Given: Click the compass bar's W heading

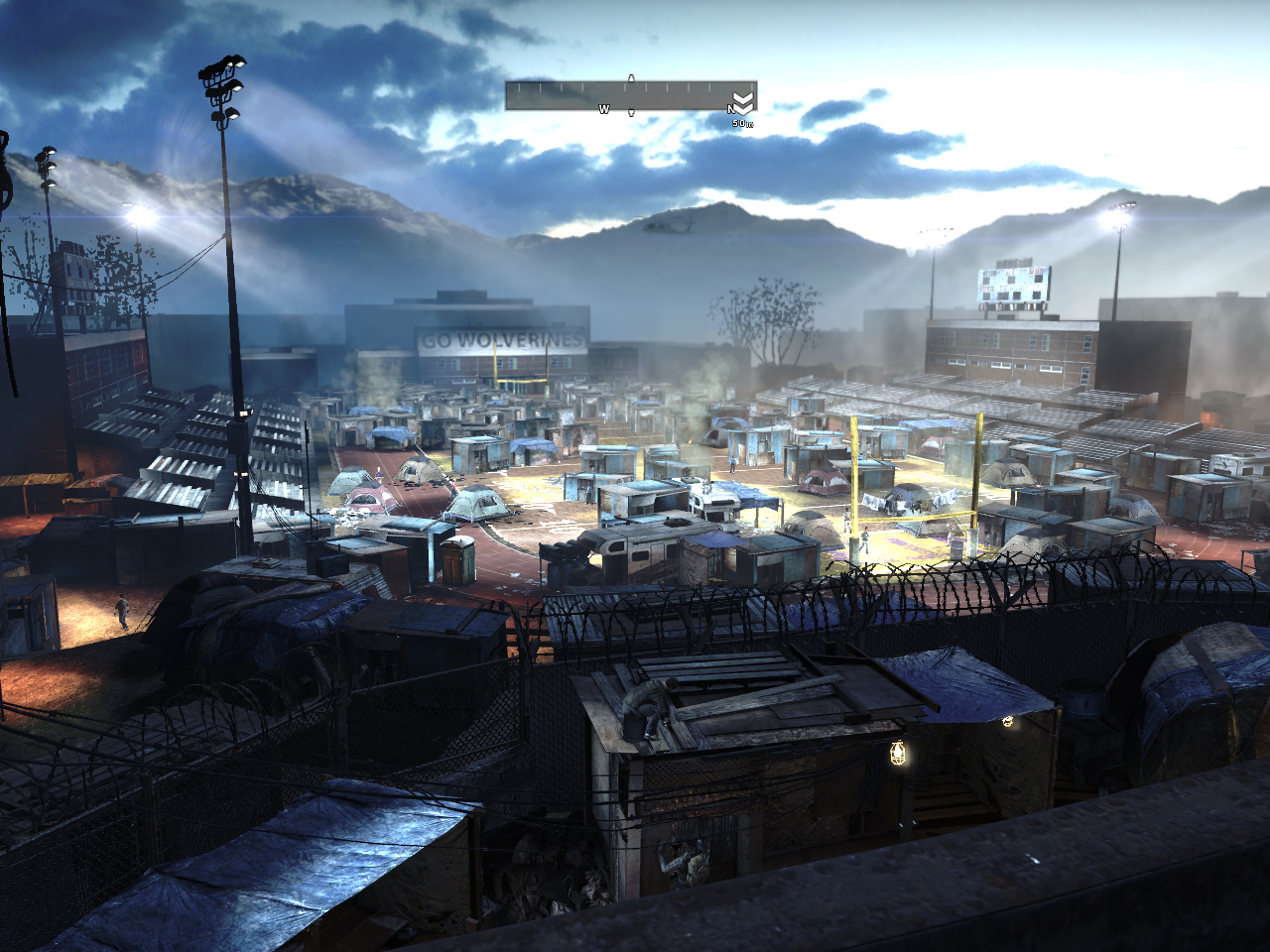Looking at the screenshot, I should tap(603, 109).
